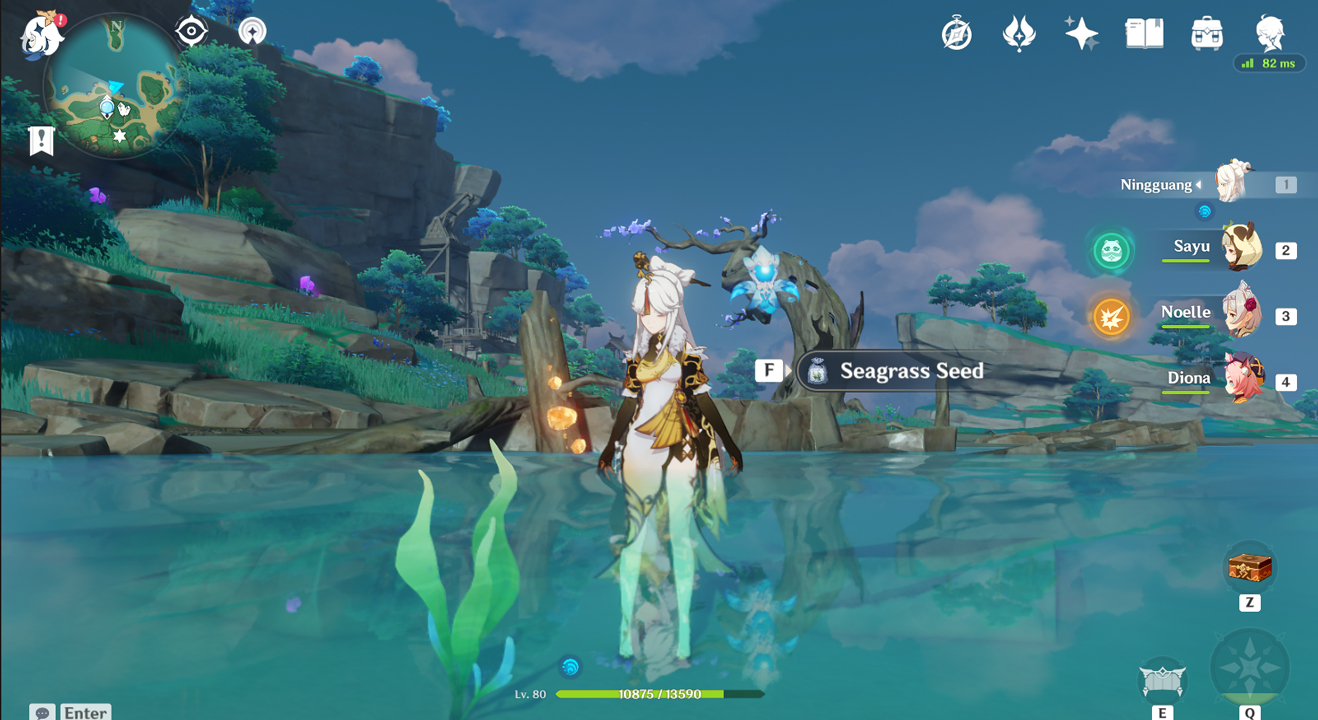1318x720 pixels.
Task: Open the quest tracker bookmark icon
Action: pos(41,141)
